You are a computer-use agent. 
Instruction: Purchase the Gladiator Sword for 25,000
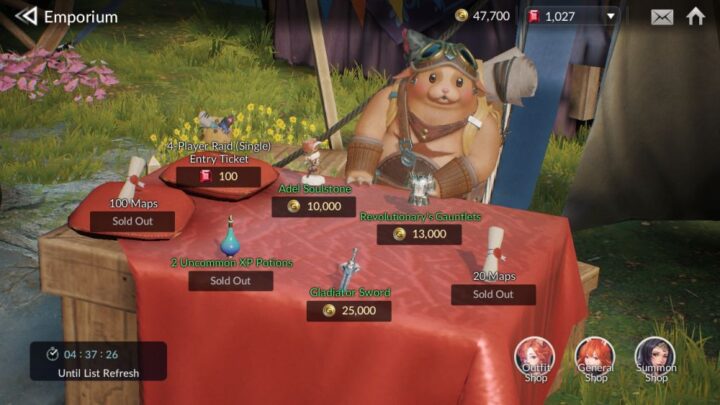[x=349, y=311]
